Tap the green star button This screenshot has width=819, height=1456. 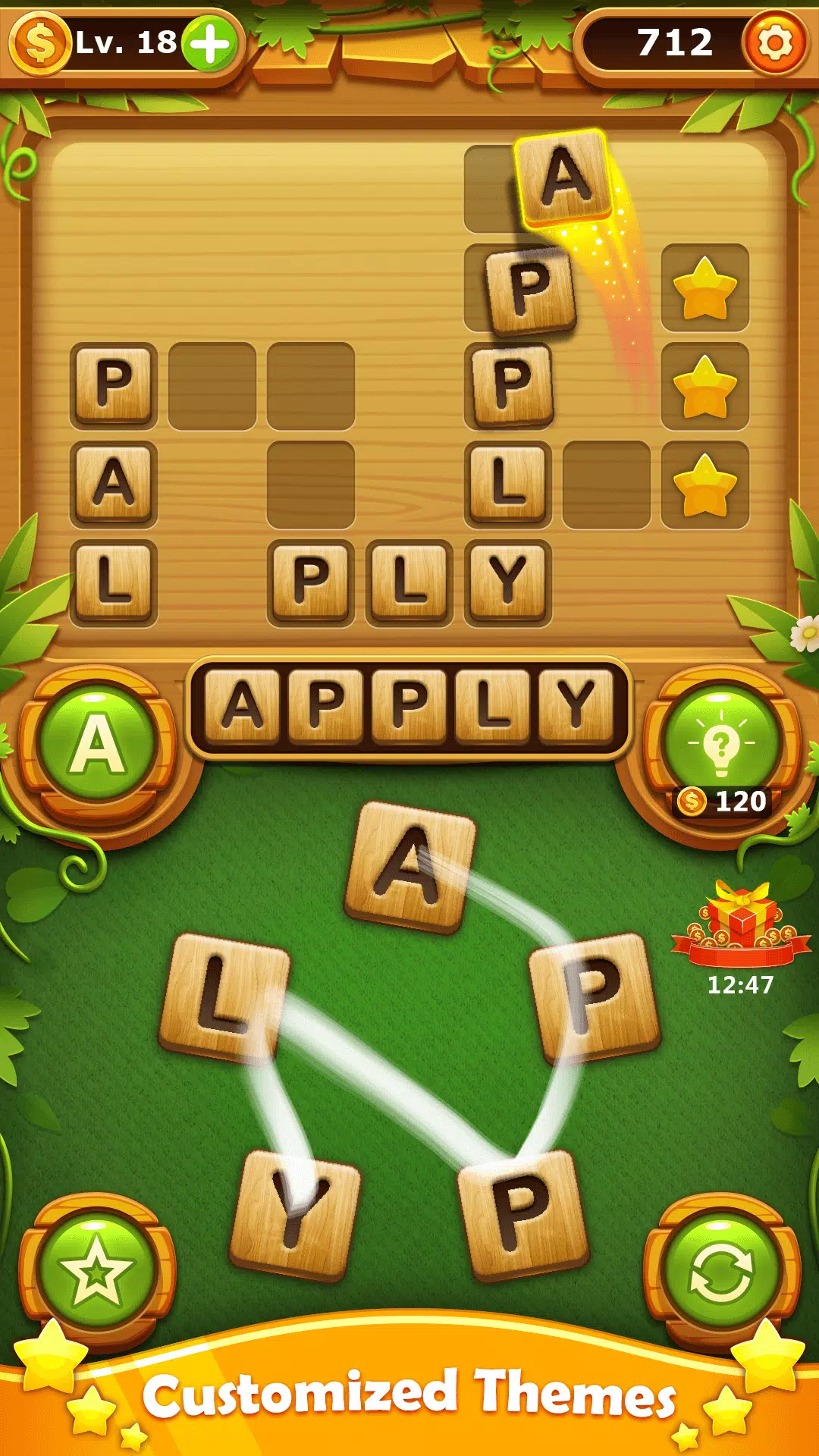tap(97, 1272)
